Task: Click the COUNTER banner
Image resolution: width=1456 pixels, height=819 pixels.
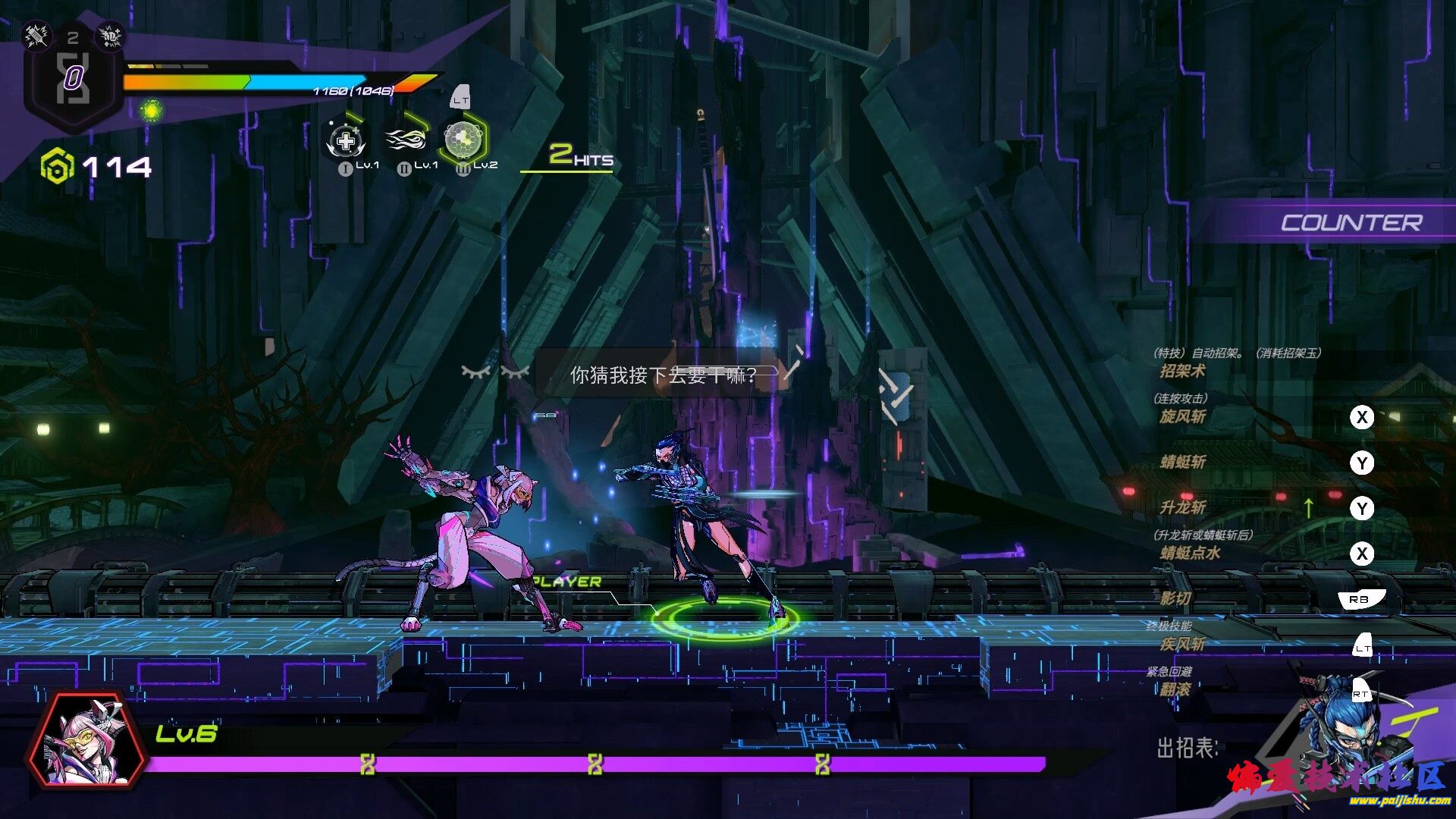Action: [1351, 223]
